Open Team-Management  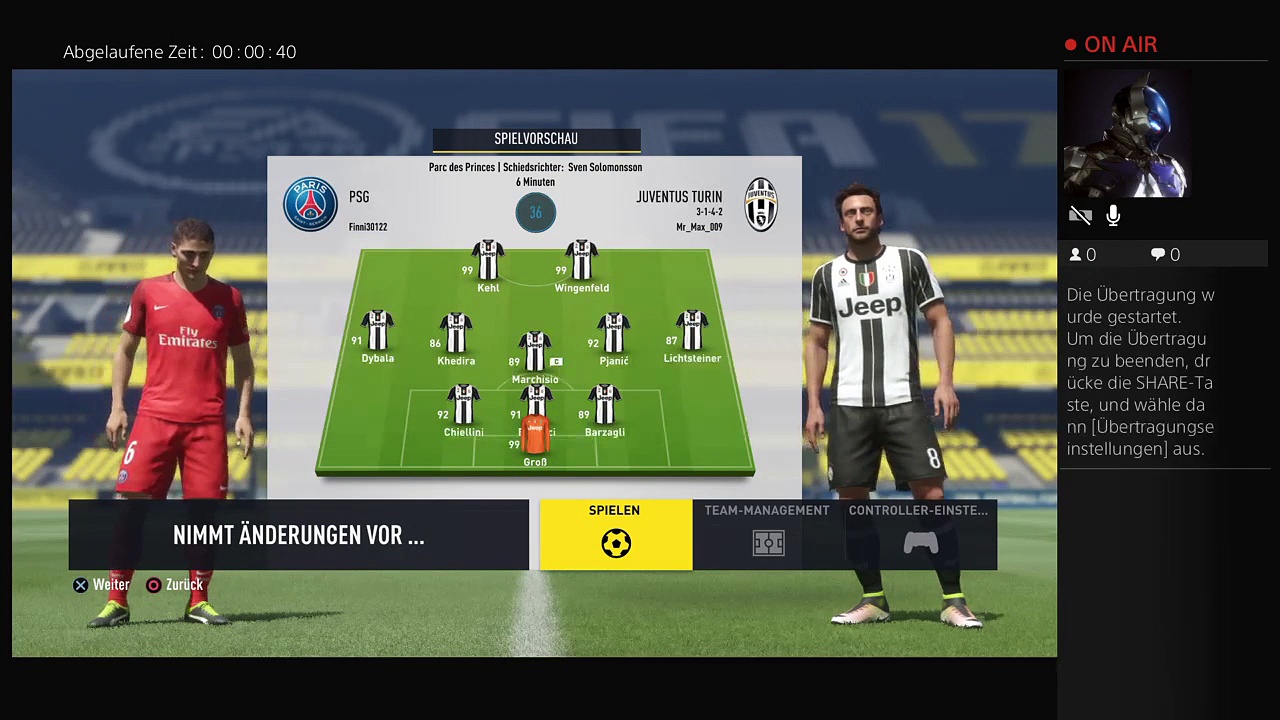point(767,534)
